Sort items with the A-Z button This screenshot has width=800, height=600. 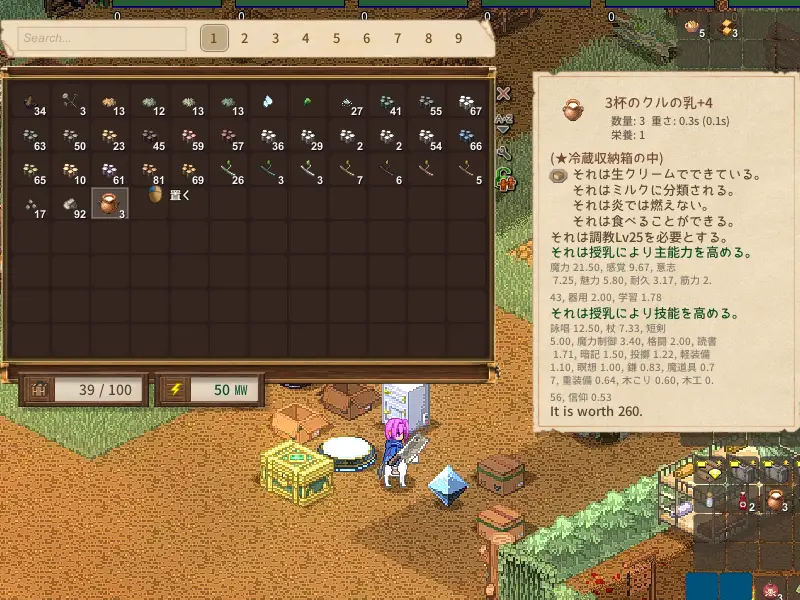504,122
